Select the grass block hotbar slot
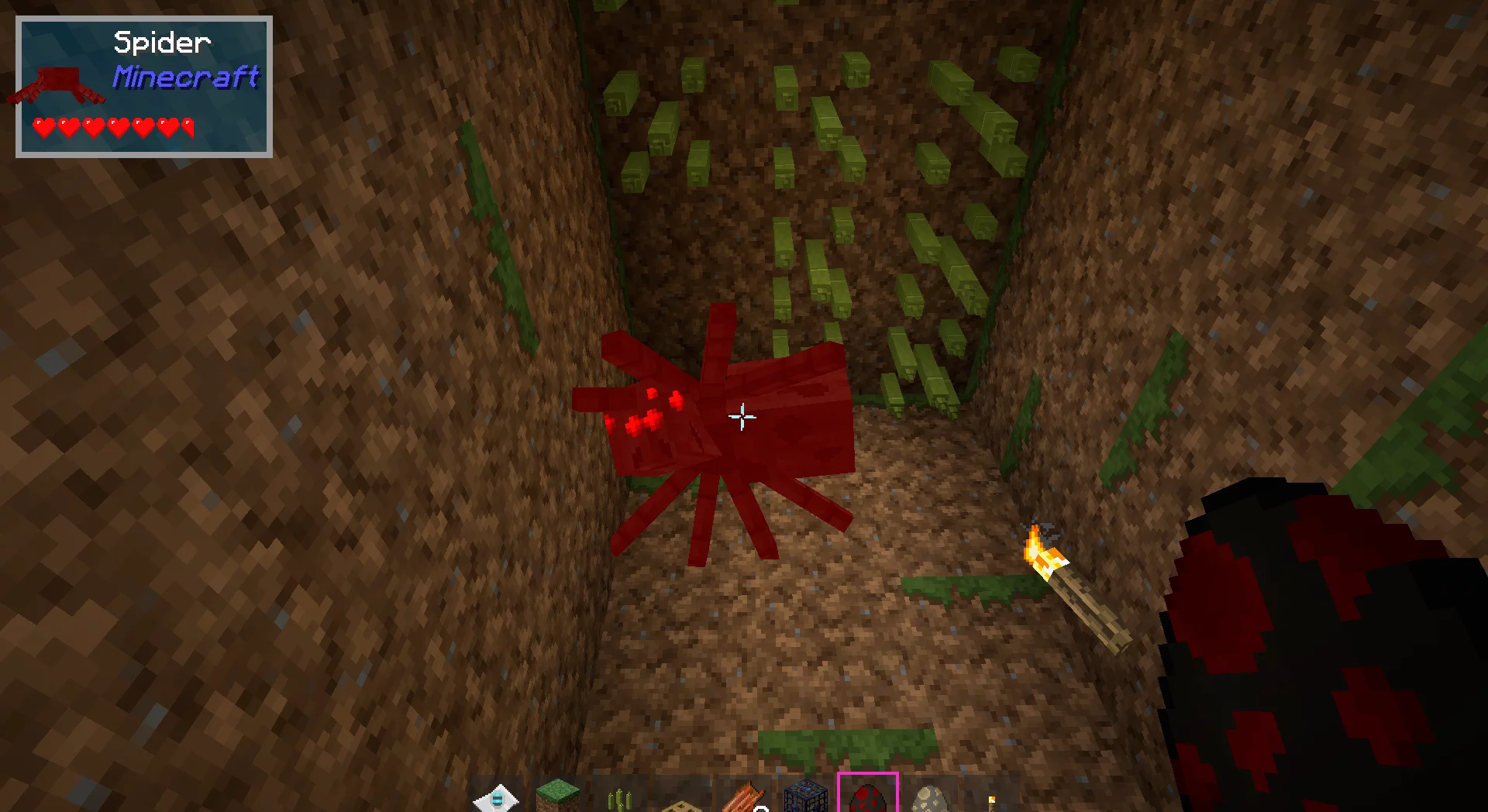This screenshot has width=1488, height=812. 558,797
